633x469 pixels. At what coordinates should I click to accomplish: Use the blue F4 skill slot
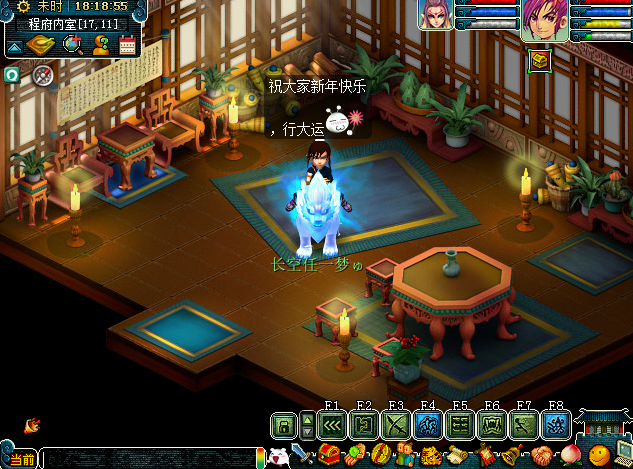(428, 426)
